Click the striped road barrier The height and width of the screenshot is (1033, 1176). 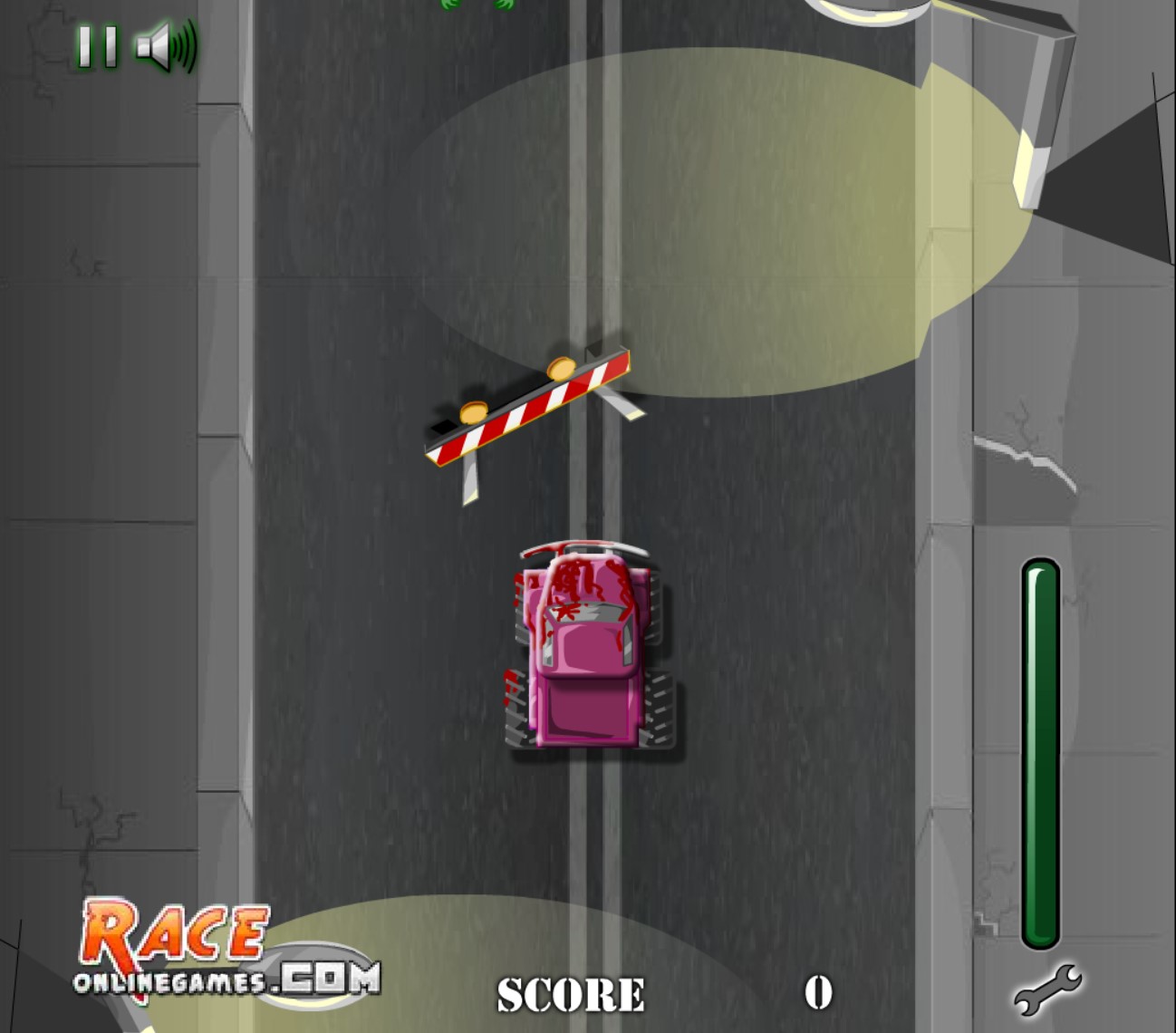coord(530,408)
